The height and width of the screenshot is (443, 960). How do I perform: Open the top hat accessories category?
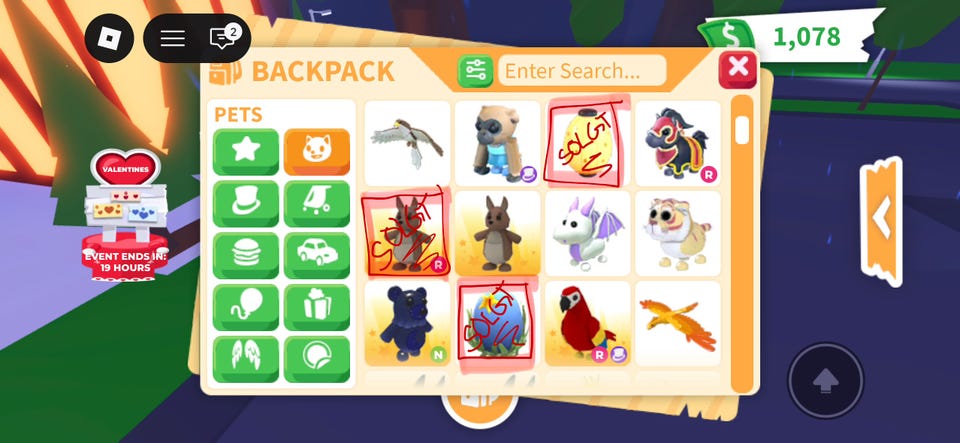pos(246,204)
